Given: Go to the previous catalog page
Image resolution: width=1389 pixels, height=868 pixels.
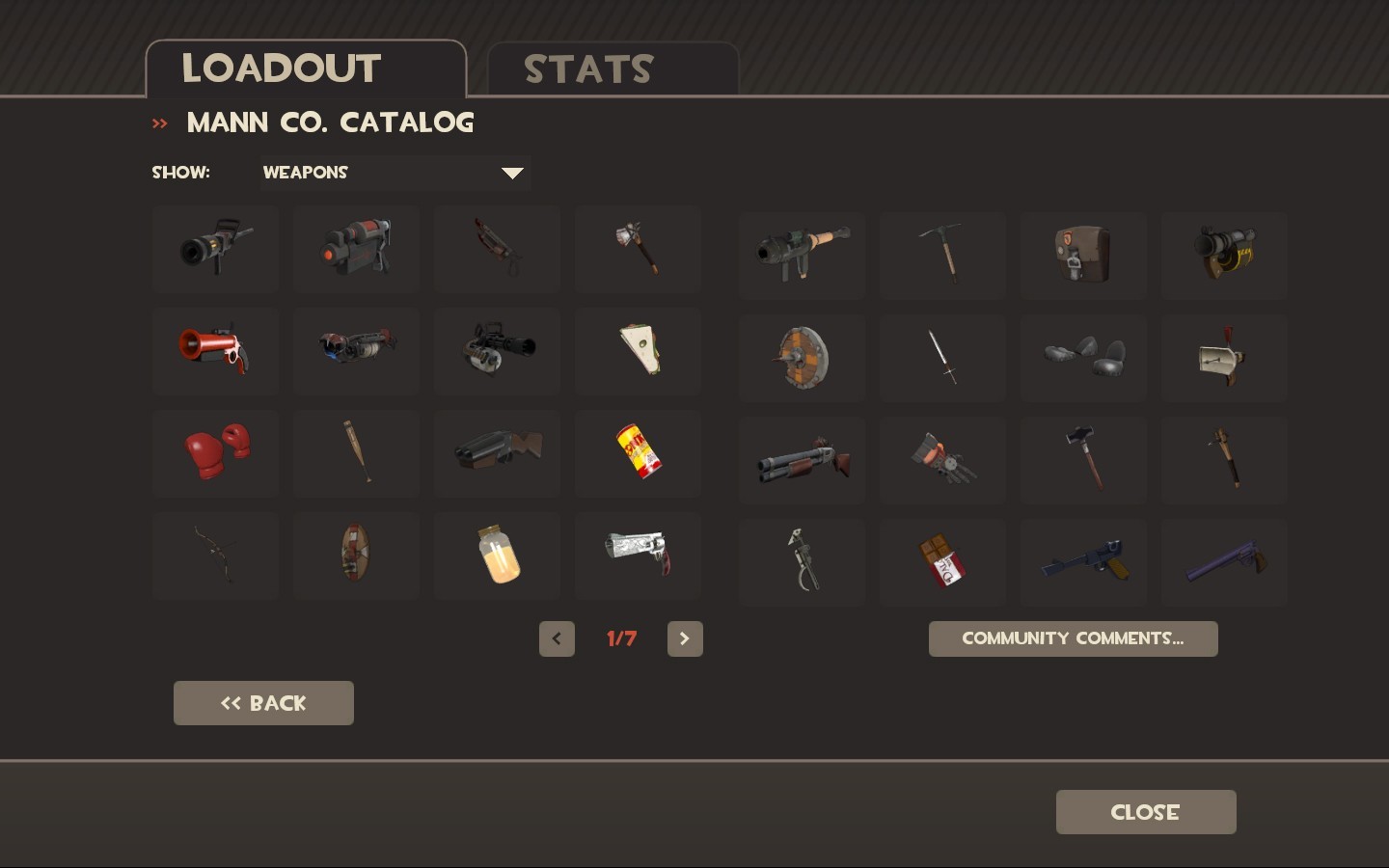Looking at the screenshot, I should pyautogui.click(x=557, y=638).
